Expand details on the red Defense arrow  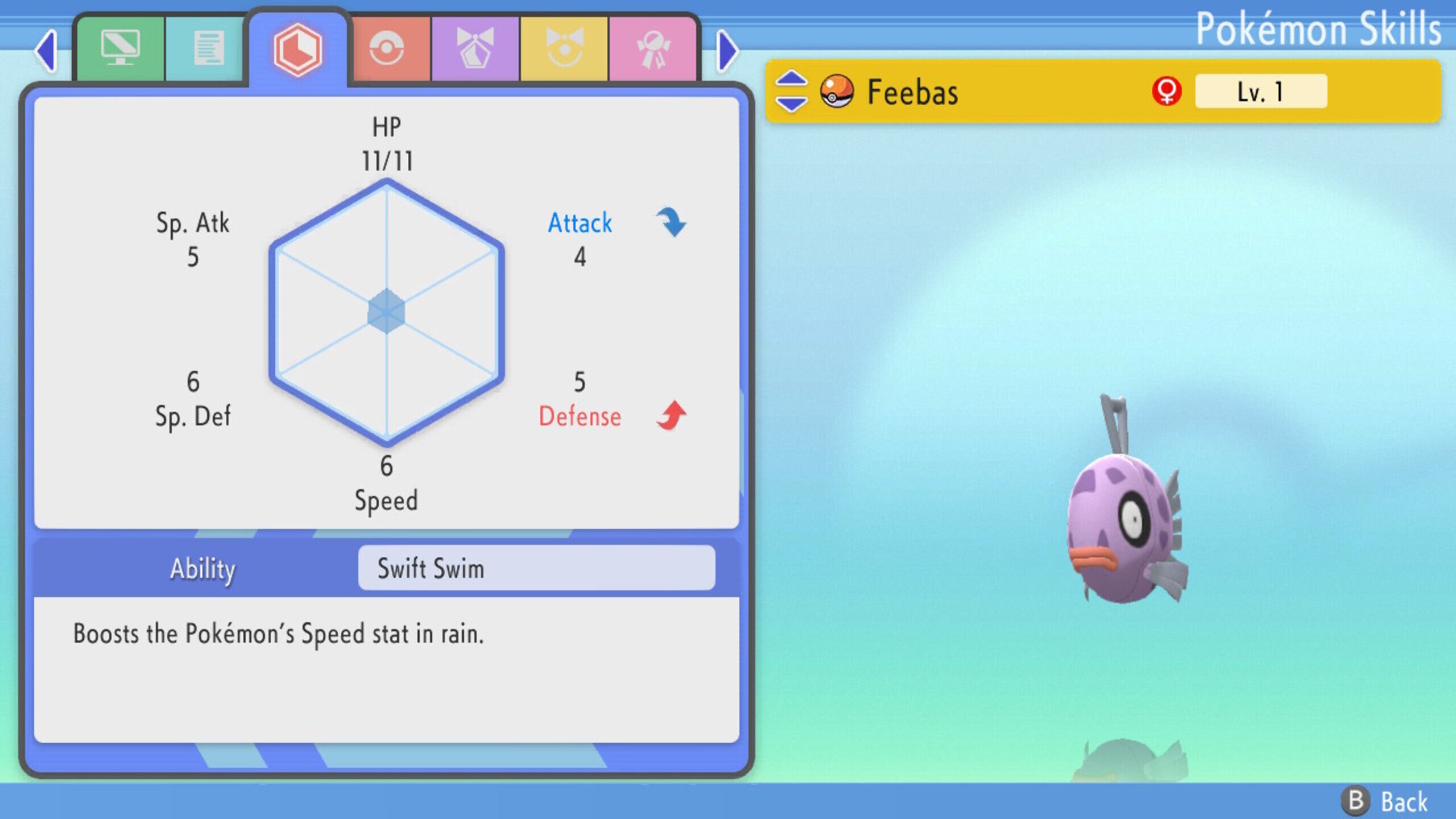click(670, 415)
